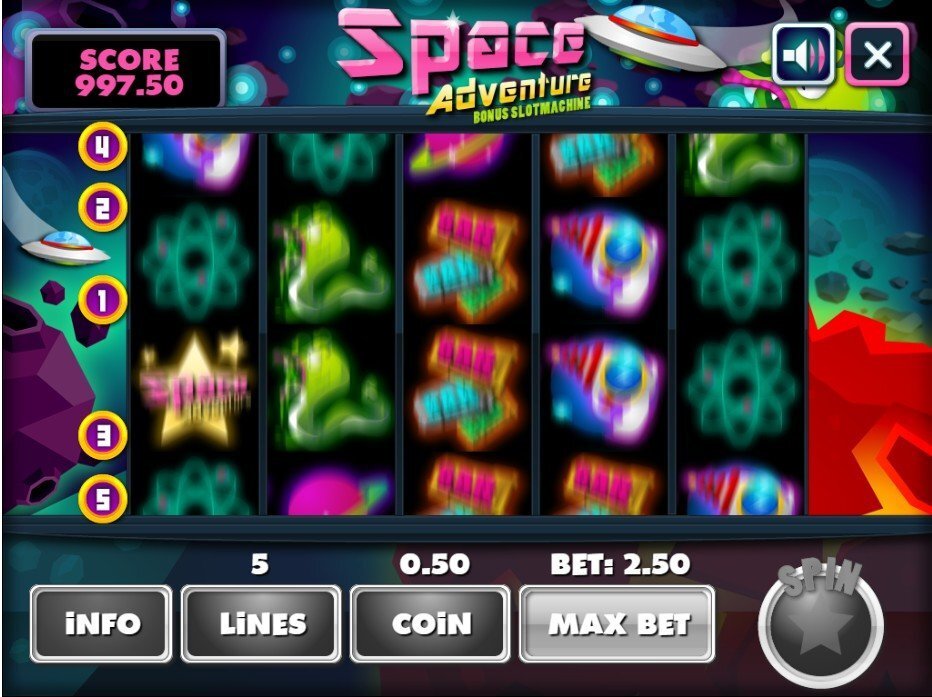Screen dimensions: 932x697
Task: Close the game with the X button
Action: pyautogui.click(x=876, y=54)
